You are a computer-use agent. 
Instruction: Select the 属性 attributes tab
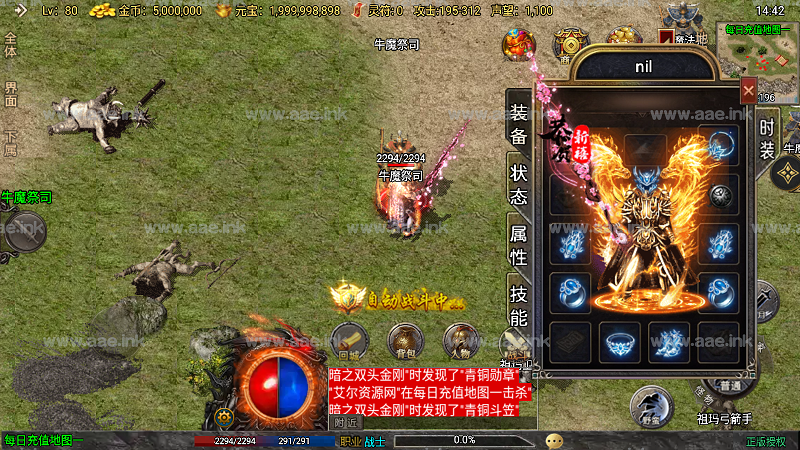point(518,244)
